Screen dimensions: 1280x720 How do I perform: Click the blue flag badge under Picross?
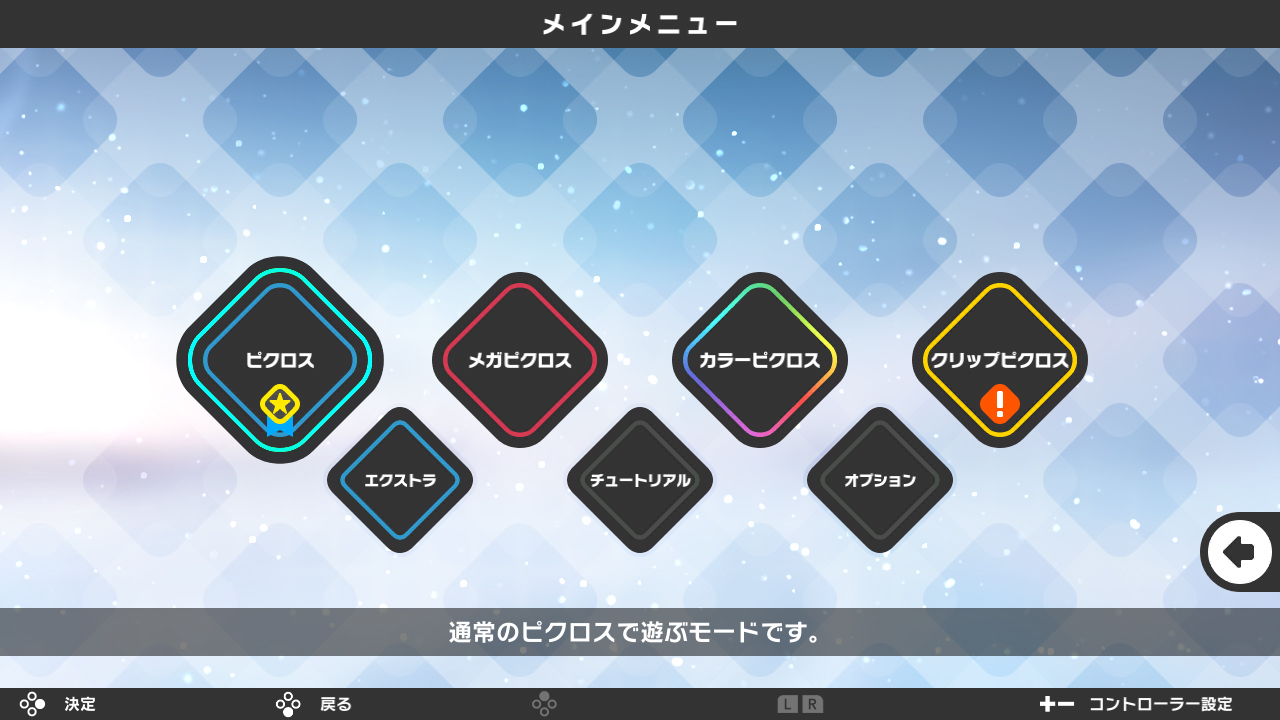(x=279, y=427)
